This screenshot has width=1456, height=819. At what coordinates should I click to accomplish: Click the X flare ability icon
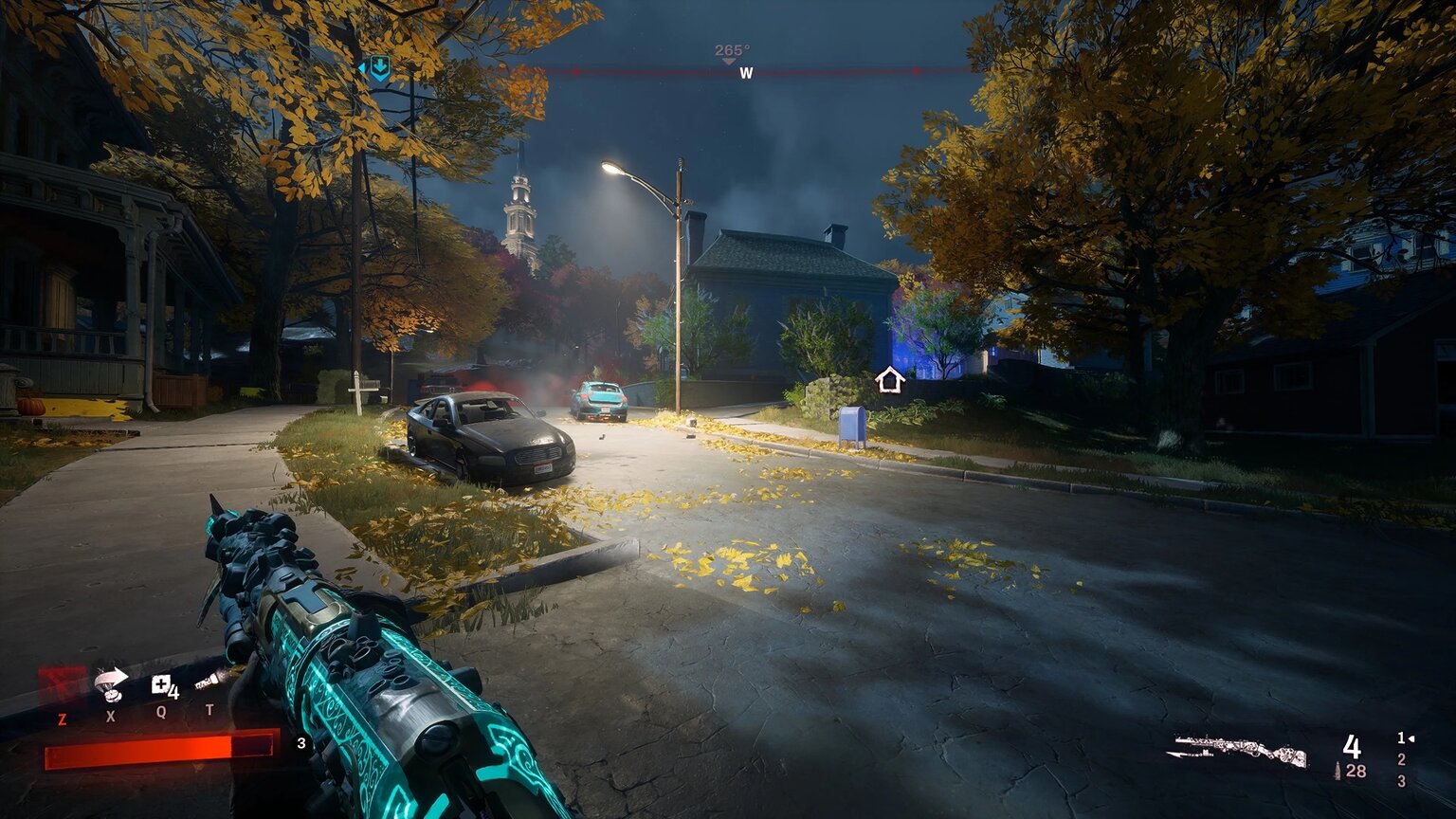tap(110, 682)
